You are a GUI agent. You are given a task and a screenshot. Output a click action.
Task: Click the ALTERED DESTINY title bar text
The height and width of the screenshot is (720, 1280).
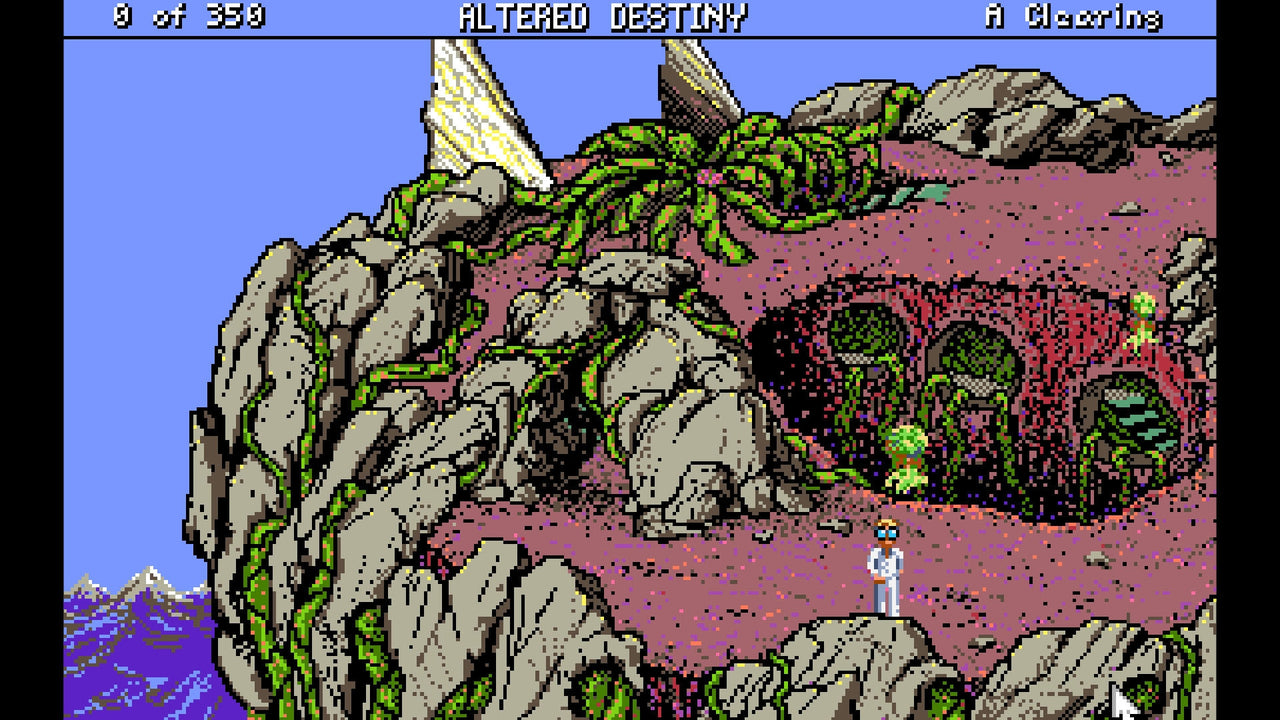[x=600, y=15]
